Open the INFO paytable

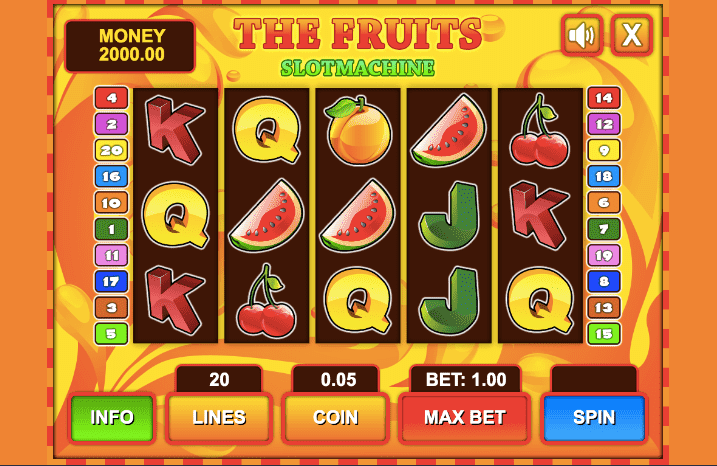tap(112, 417)
